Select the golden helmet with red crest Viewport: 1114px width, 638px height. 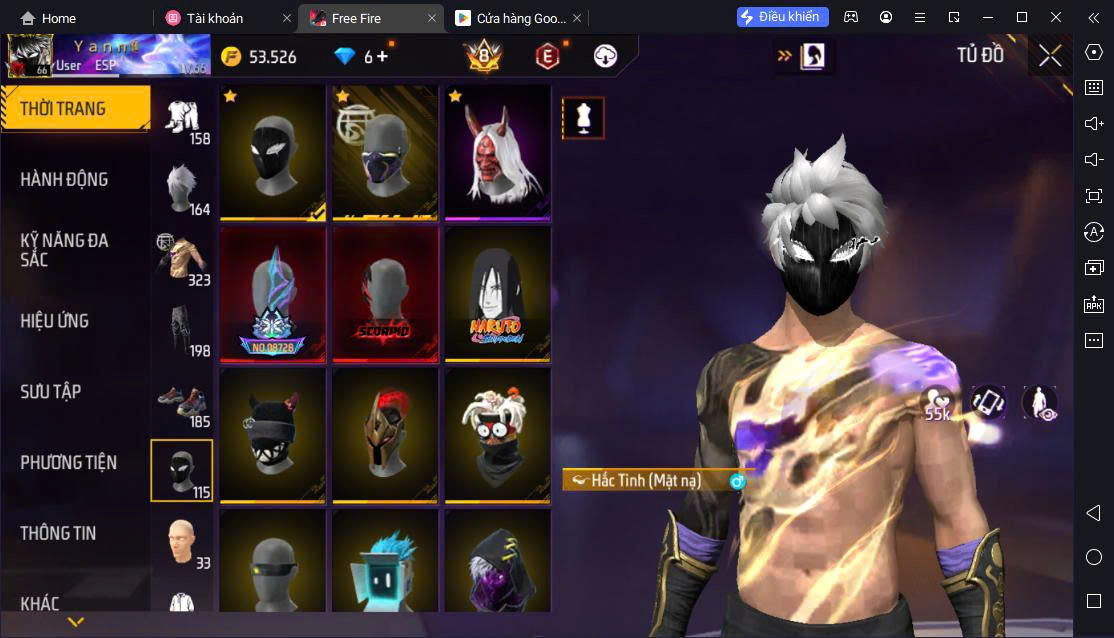point(385,435)
